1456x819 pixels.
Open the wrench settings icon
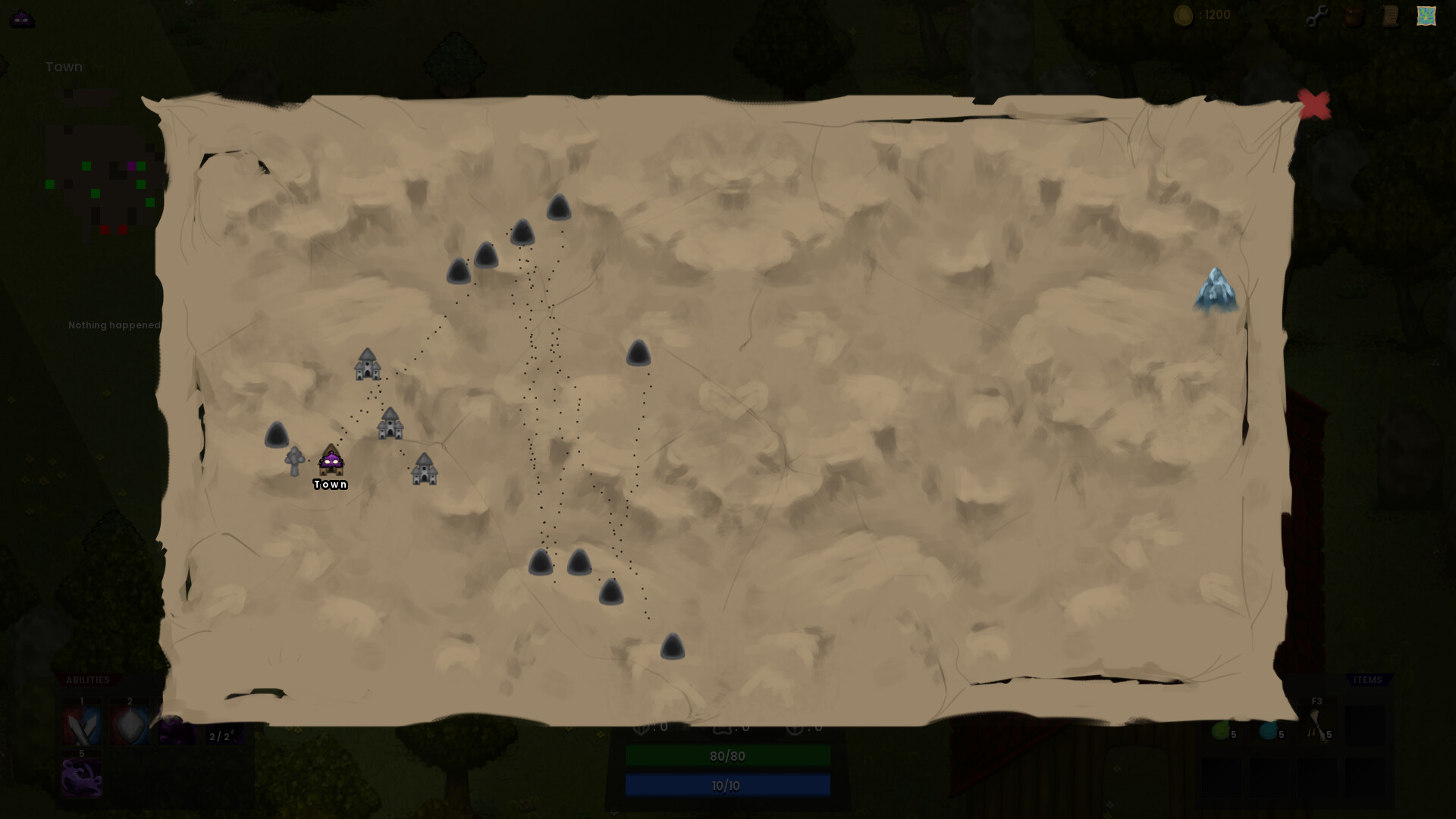1317,14
